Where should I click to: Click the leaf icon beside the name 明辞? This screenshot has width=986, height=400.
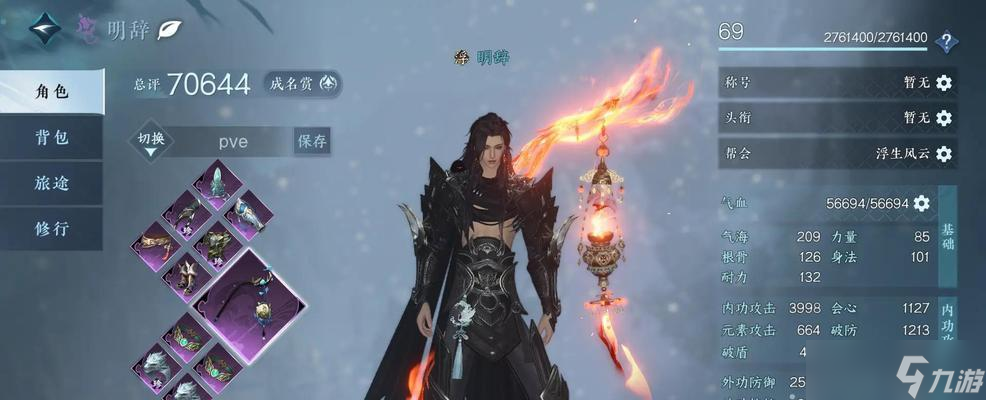coord(171,29)
